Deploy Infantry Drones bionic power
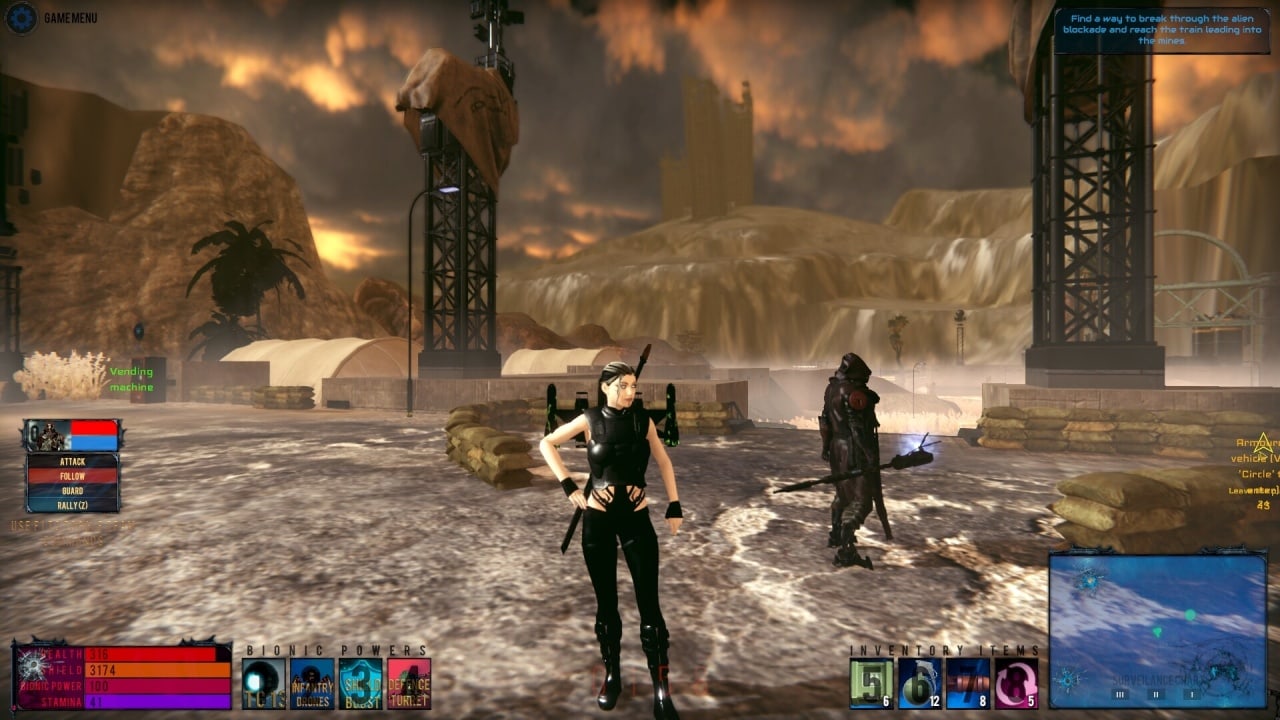This screenshot has width=1280, height=720. point(312,684)
